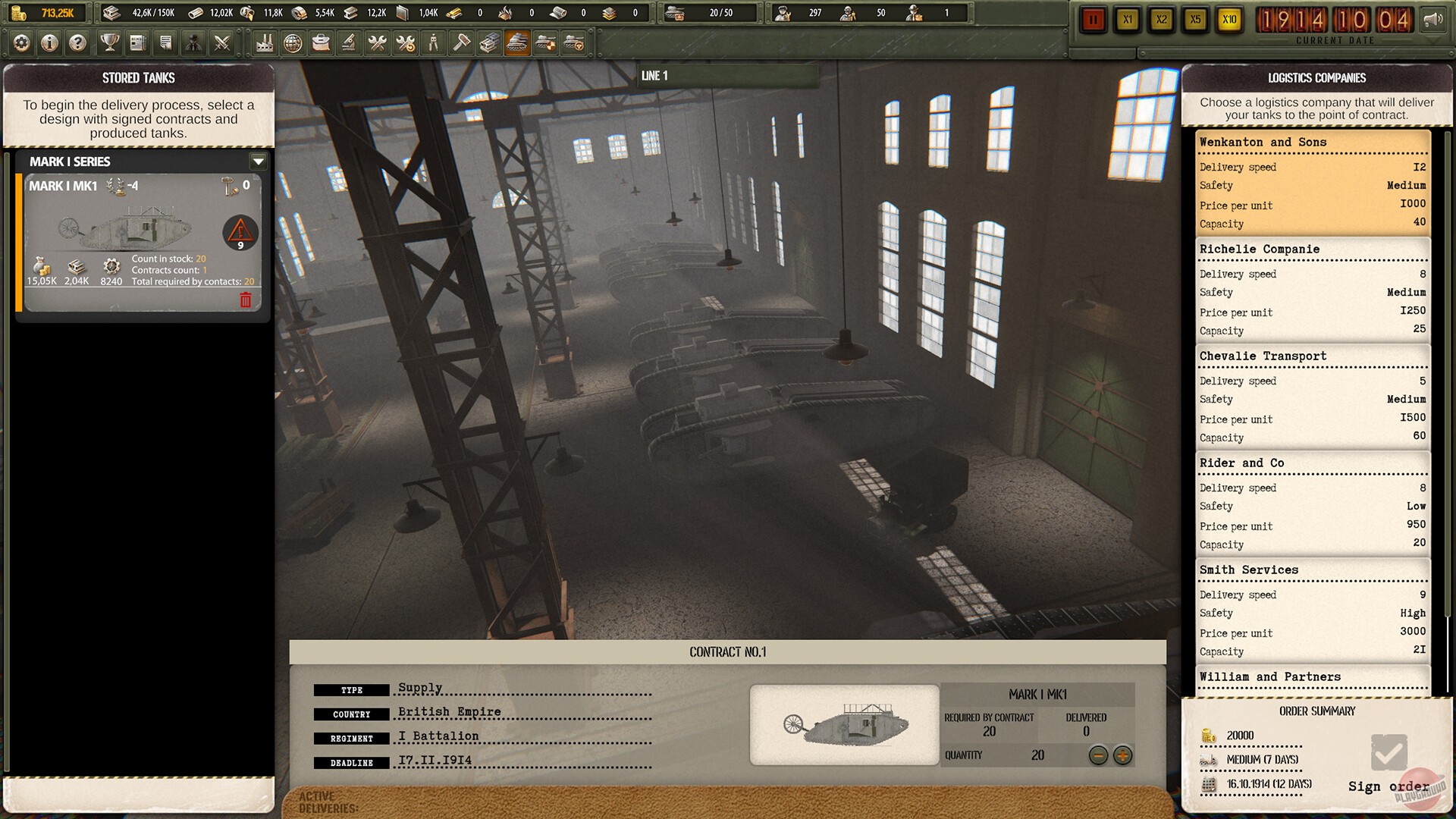Select Smith Services logistics company
Image resolution: width=1456 pixels, height=819 pixels.
pyautogui.click(x=1313, y=610)
